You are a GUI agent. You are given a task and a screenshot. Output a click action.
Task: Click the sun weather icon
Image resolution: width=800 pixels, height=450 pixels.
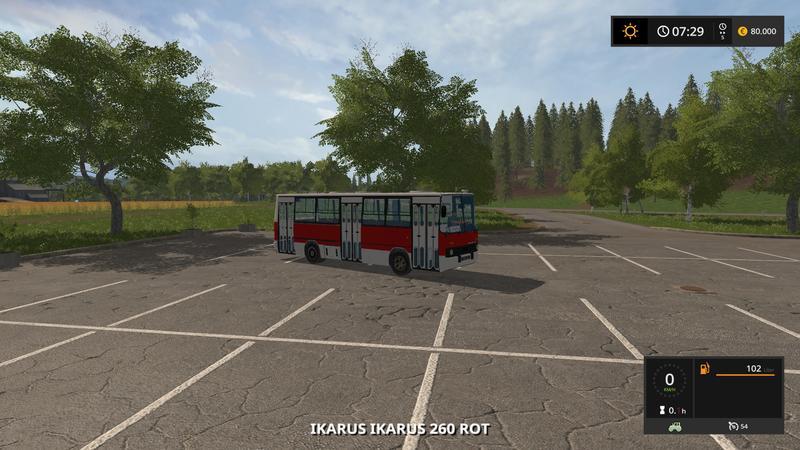click(x=630, y=31)
